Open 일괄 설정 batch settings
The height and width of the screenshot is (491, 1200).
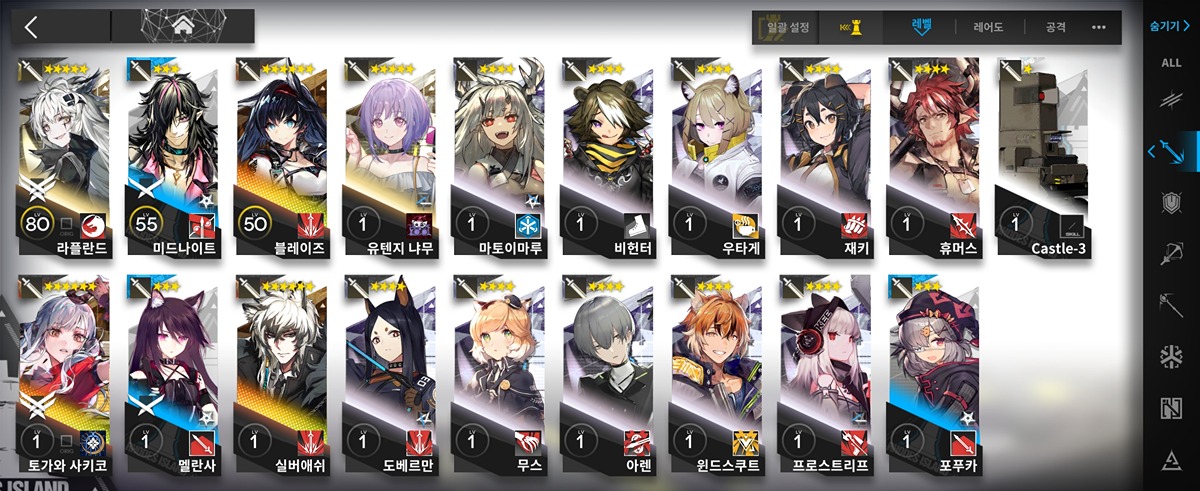coord(787,28)
